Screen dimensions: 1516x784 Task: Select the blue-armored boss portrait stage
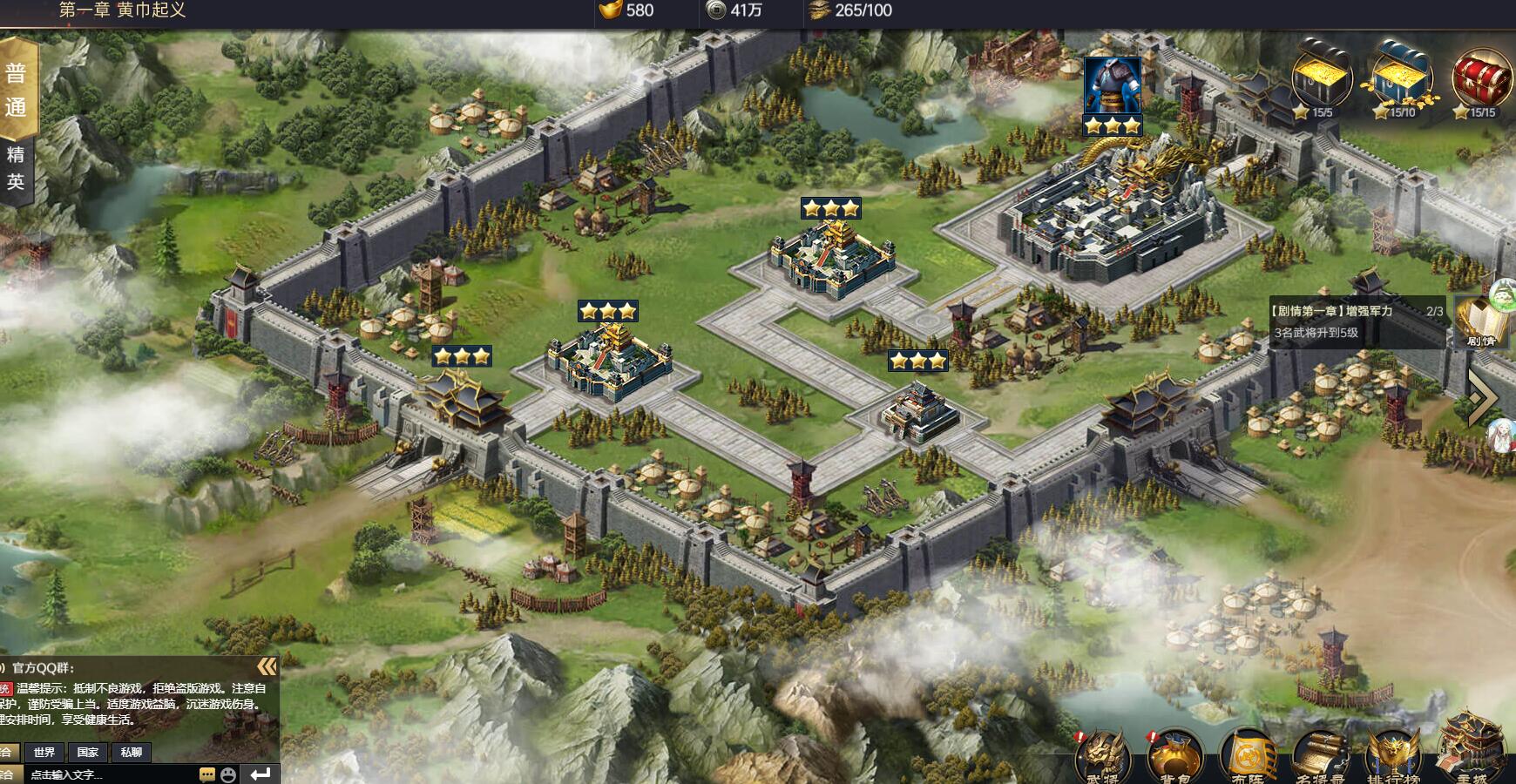(x=1113, y=86)
